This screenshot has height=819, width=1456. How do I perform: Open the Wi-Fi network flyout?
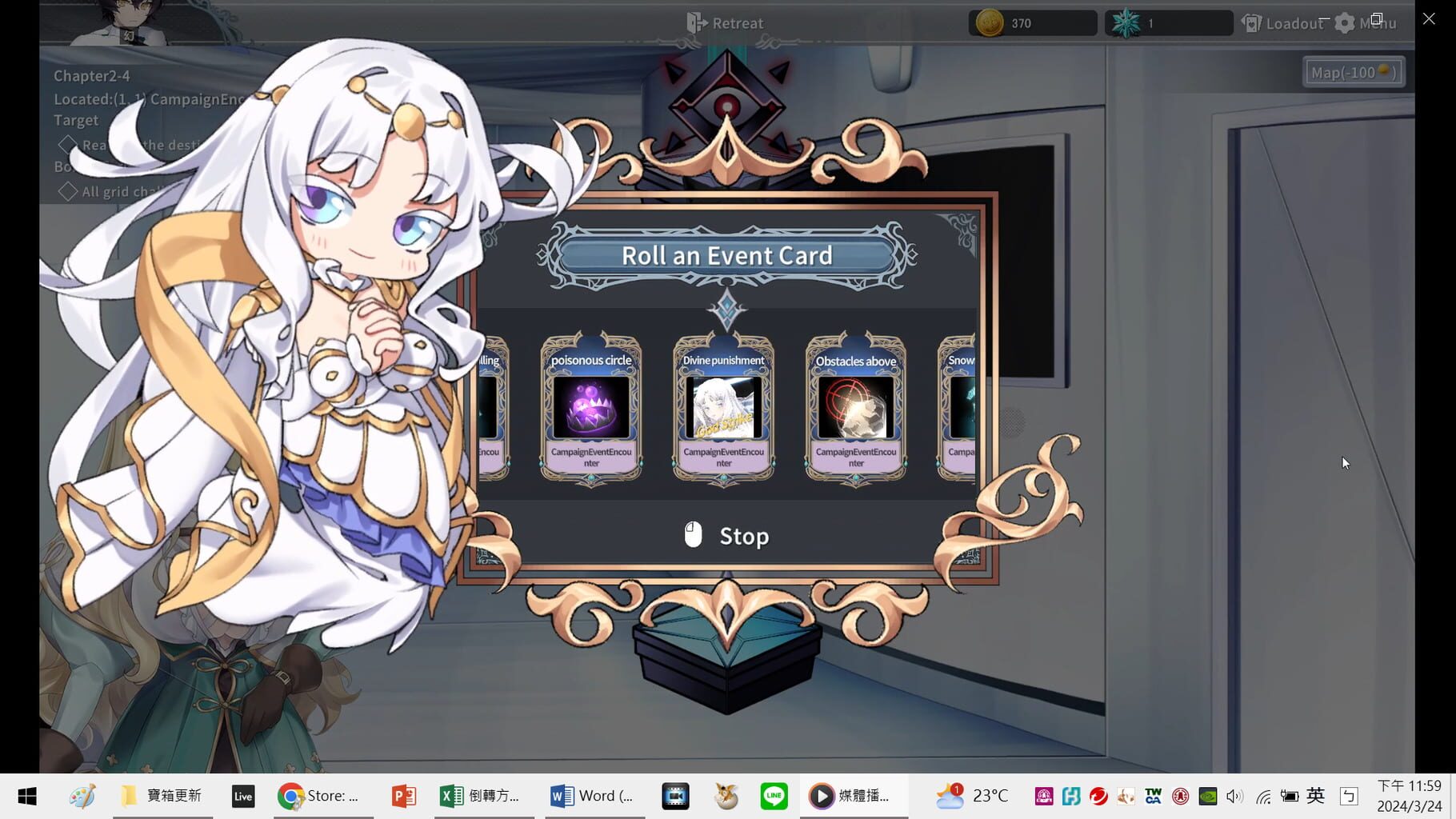[x=1262, y=796]
